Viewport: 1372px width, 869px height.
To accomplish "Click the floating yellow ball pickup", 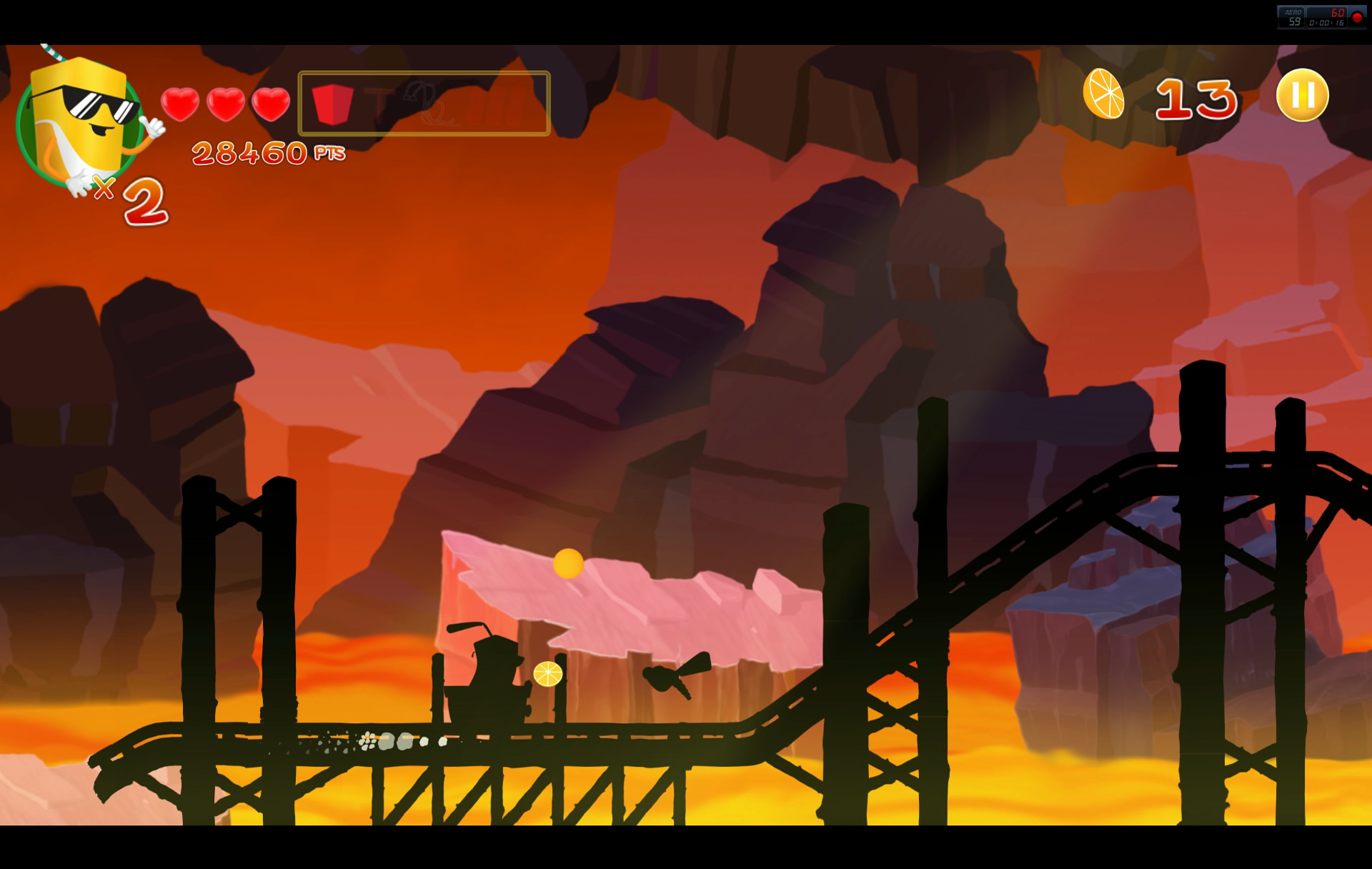I will point(569,564).
